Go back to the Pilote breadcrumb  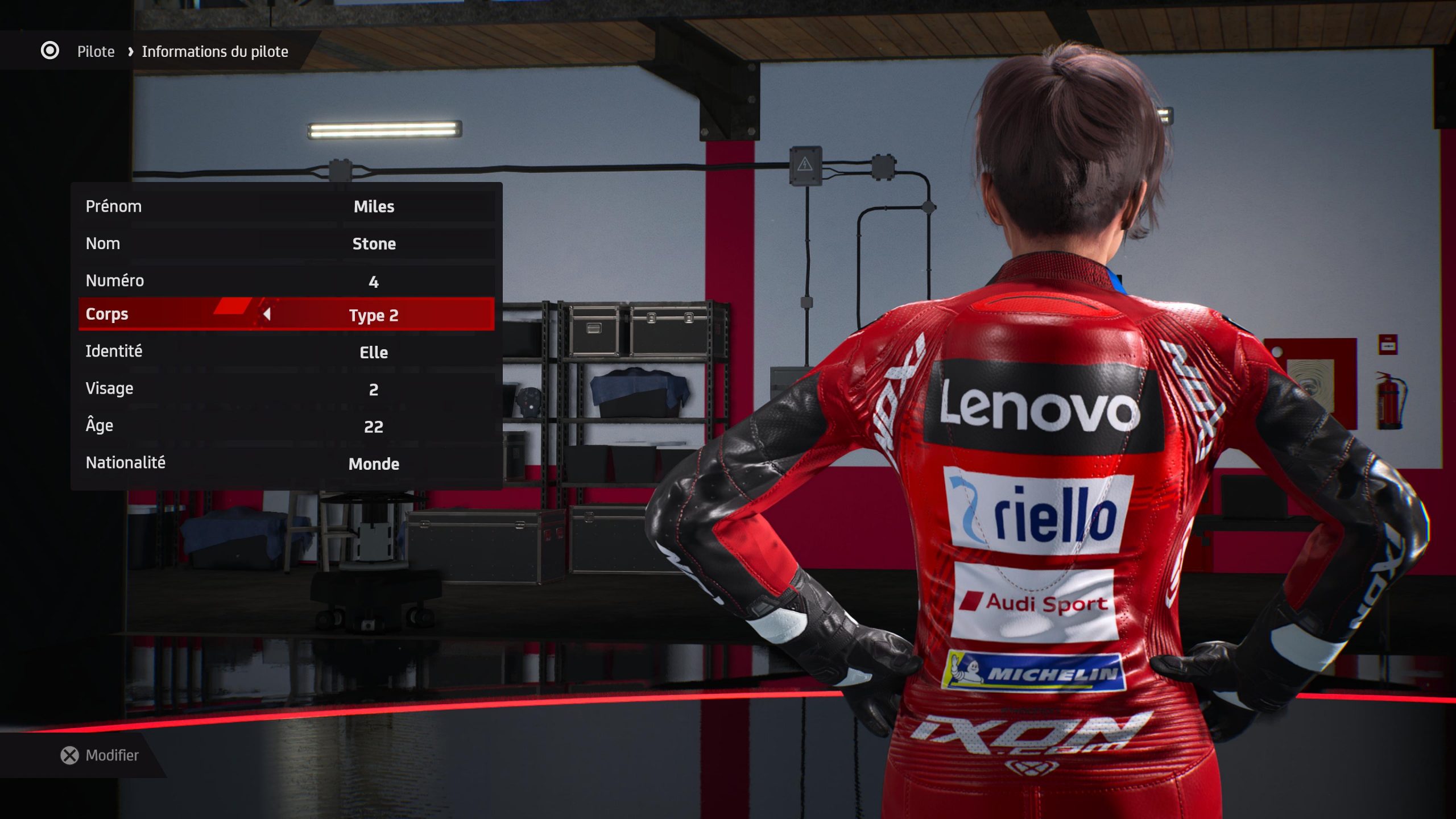[96, 52]
